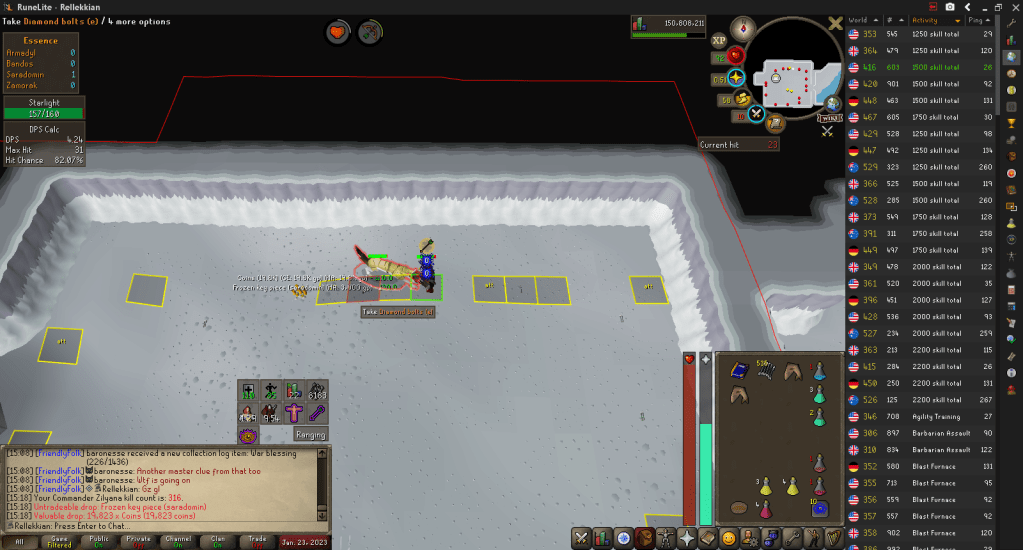1023x550 pixels.
Task: Take a screenshot with the camera button
Action: coord(949,7)
